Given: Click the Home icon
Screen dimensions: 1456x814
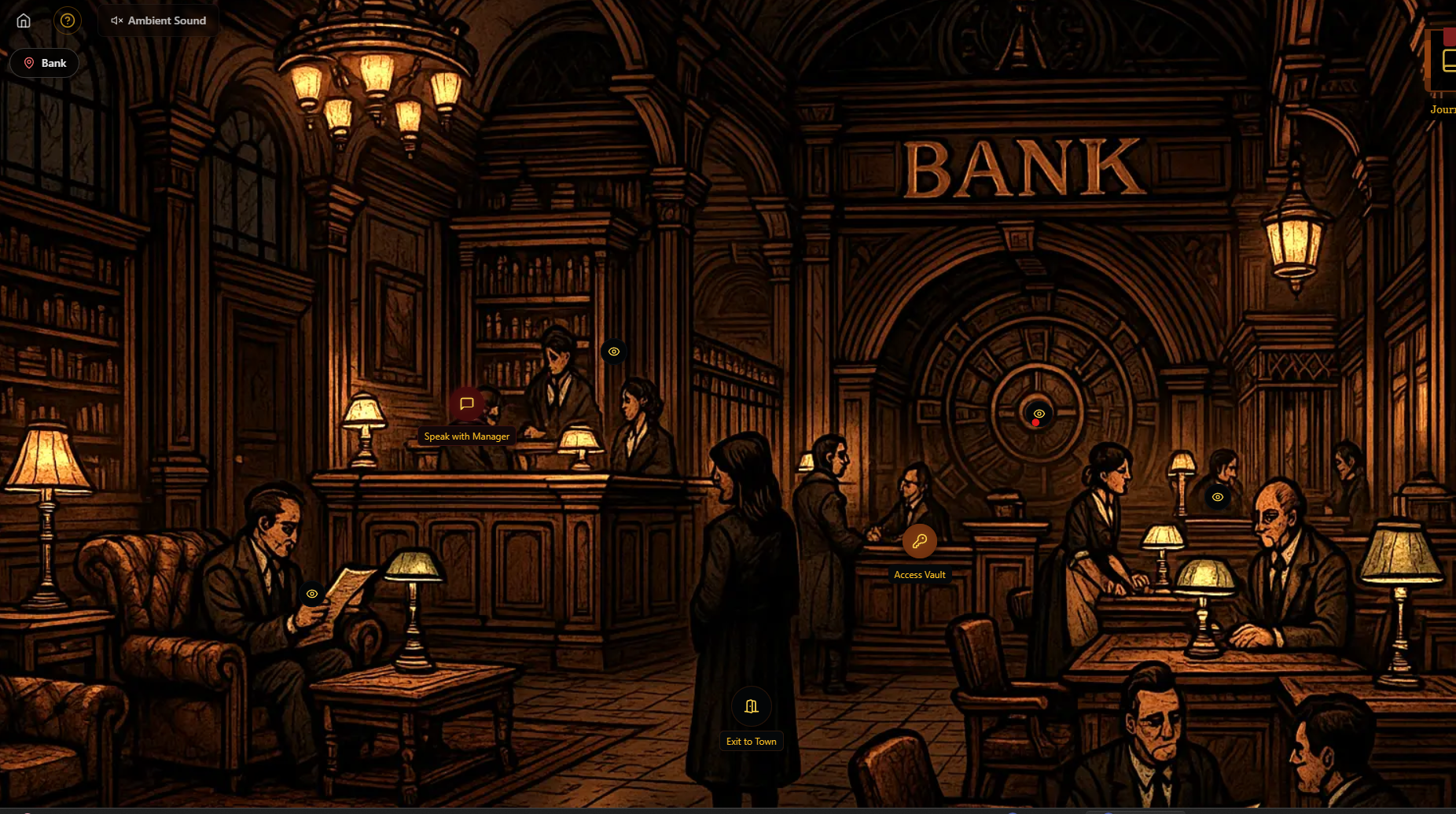Looking at the screenshot, I should (23, 20).
